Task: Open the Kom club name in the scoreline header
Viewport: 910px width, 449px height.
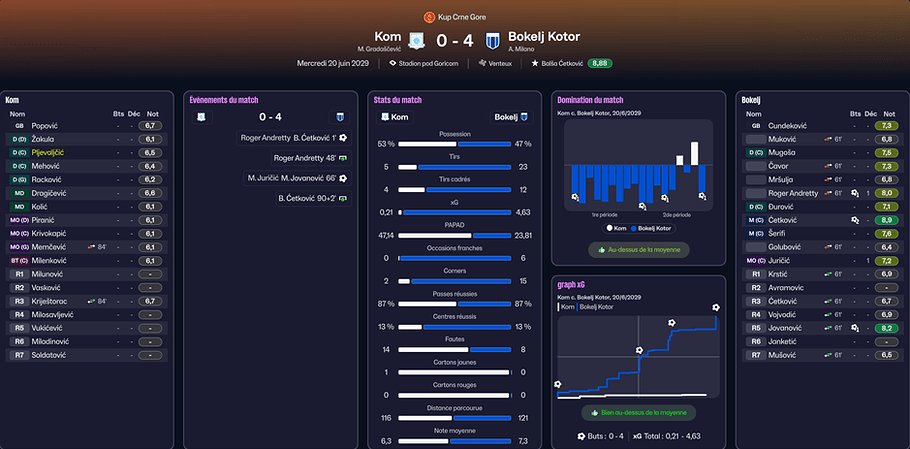Action: click(x=387, y=37)
